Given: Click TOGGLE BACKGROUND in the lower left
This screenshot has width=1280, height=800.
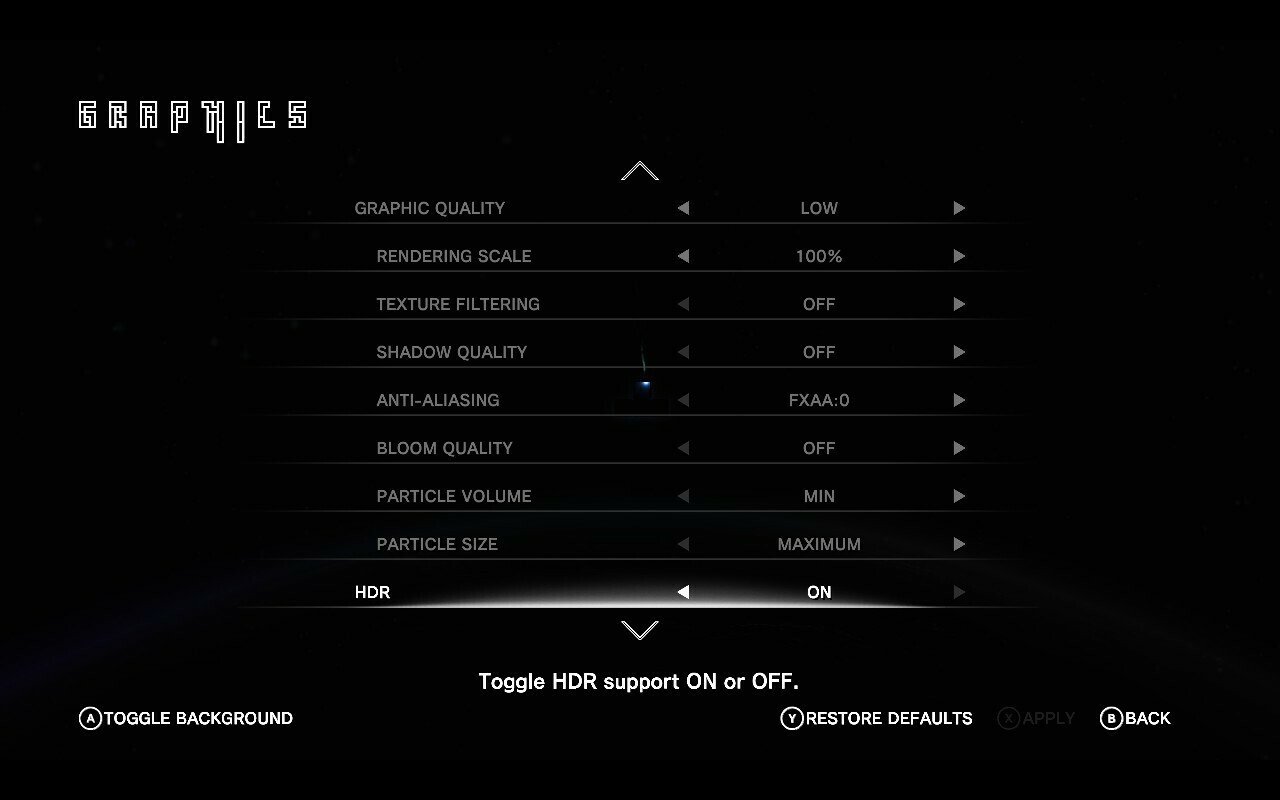Looking at the screenshot, I should coord(186,718).
